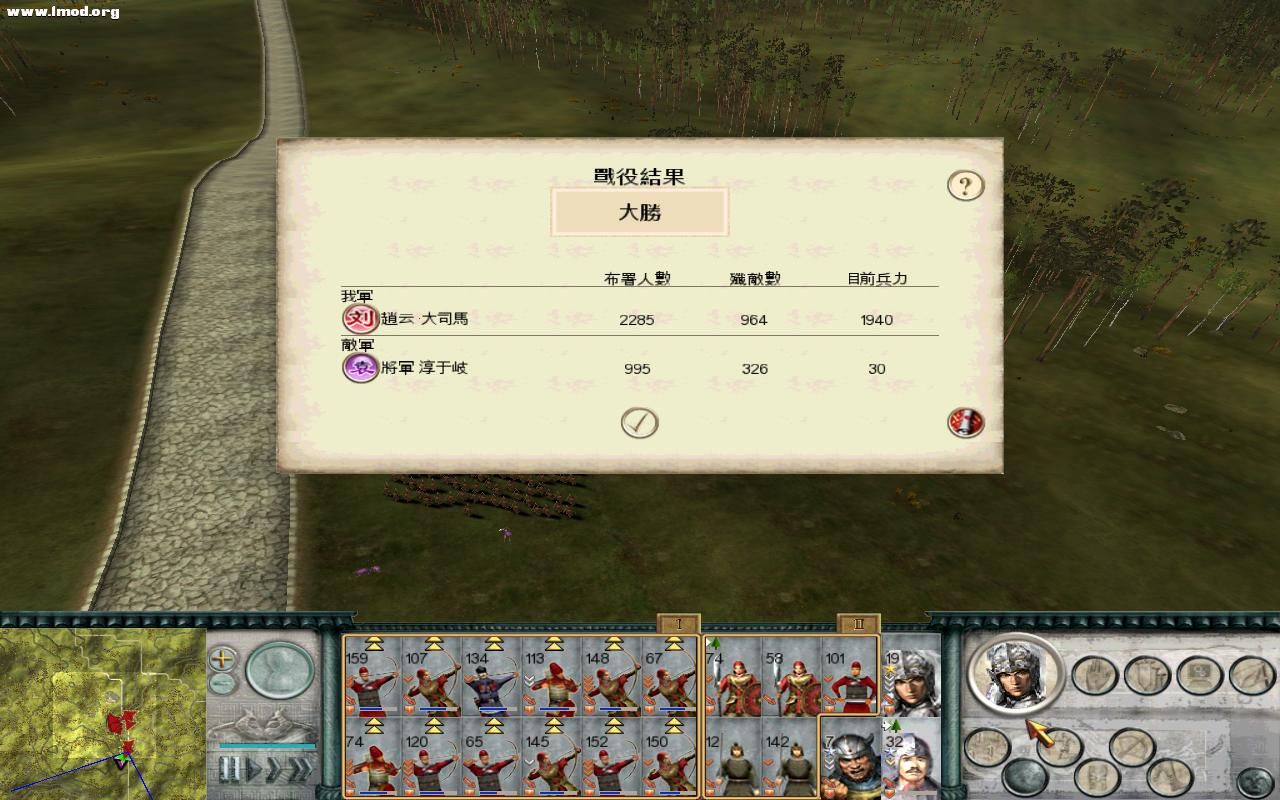
Task: Open help via the question mark button
Action: (963, 185)
